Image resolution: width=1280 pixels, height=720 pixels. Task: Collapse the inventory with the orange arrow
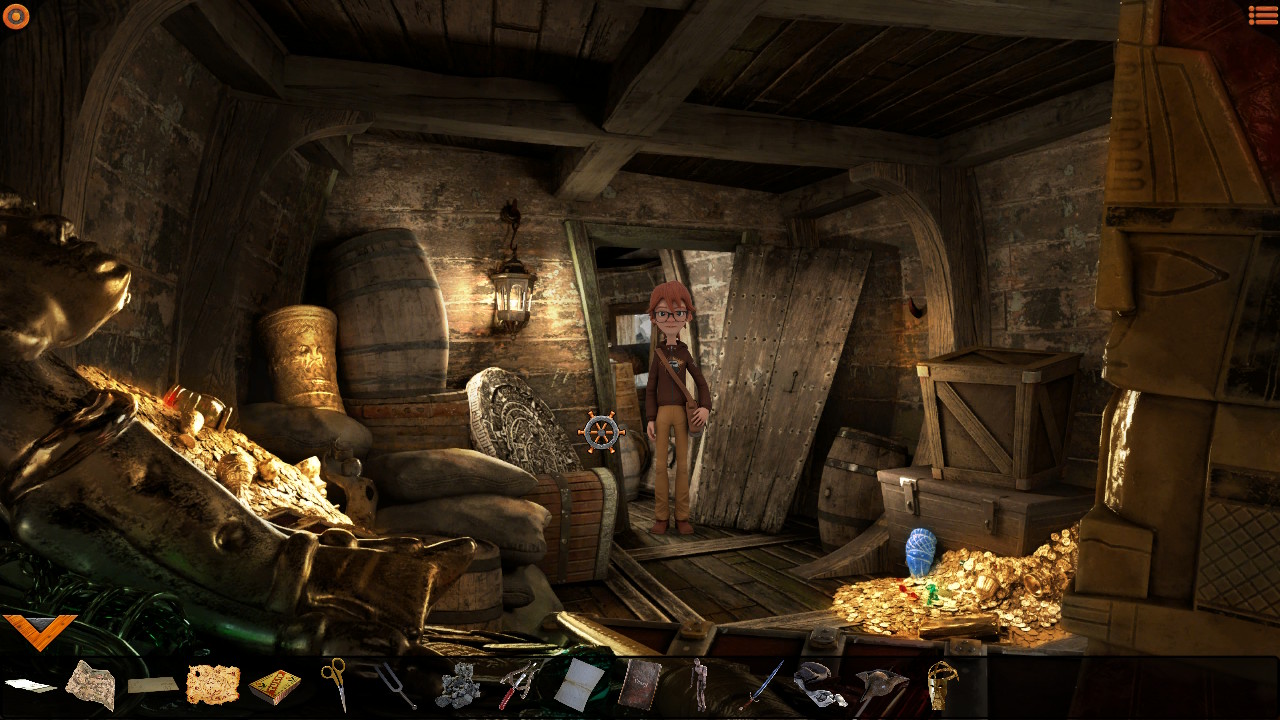(x=39, y=630)
